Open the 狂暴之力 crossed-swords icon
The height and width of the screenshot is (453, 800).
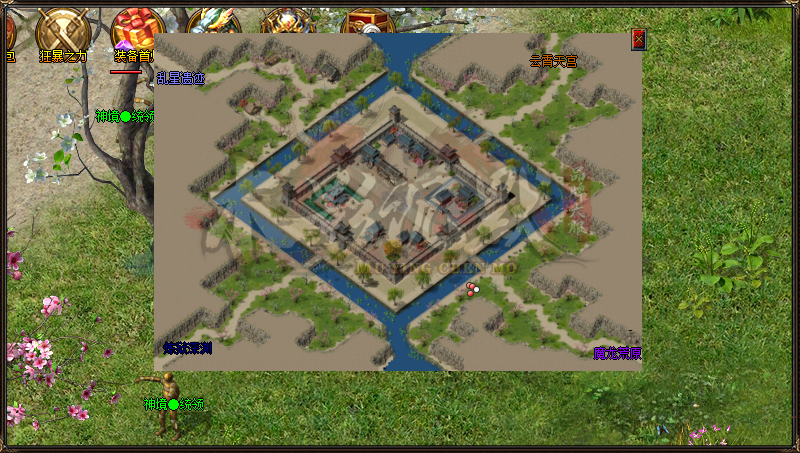coord(62,30)
